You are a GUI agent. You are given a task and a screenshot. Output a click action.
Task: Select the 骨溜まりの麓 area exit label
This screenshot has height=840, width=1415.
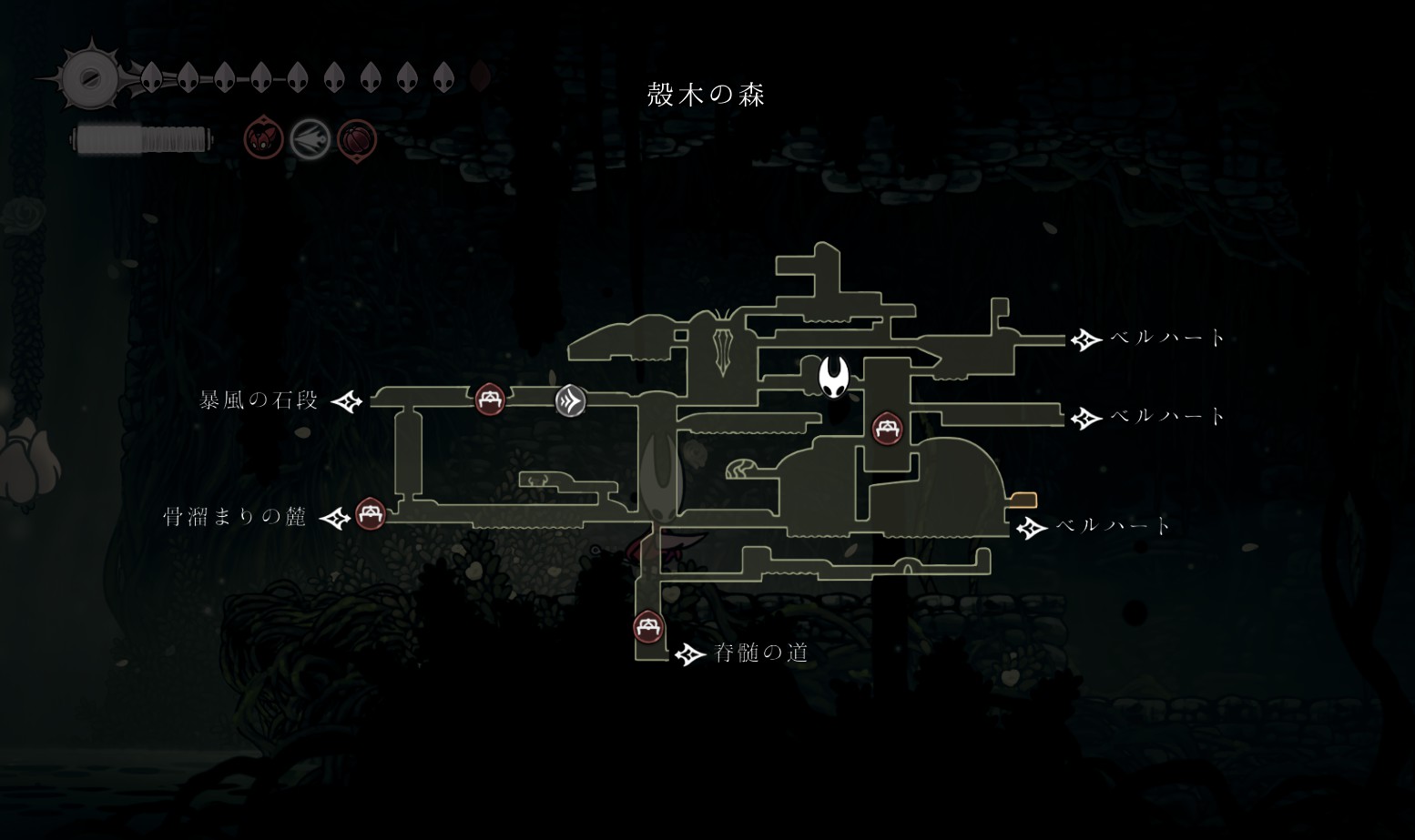click(x=235, y=517)
